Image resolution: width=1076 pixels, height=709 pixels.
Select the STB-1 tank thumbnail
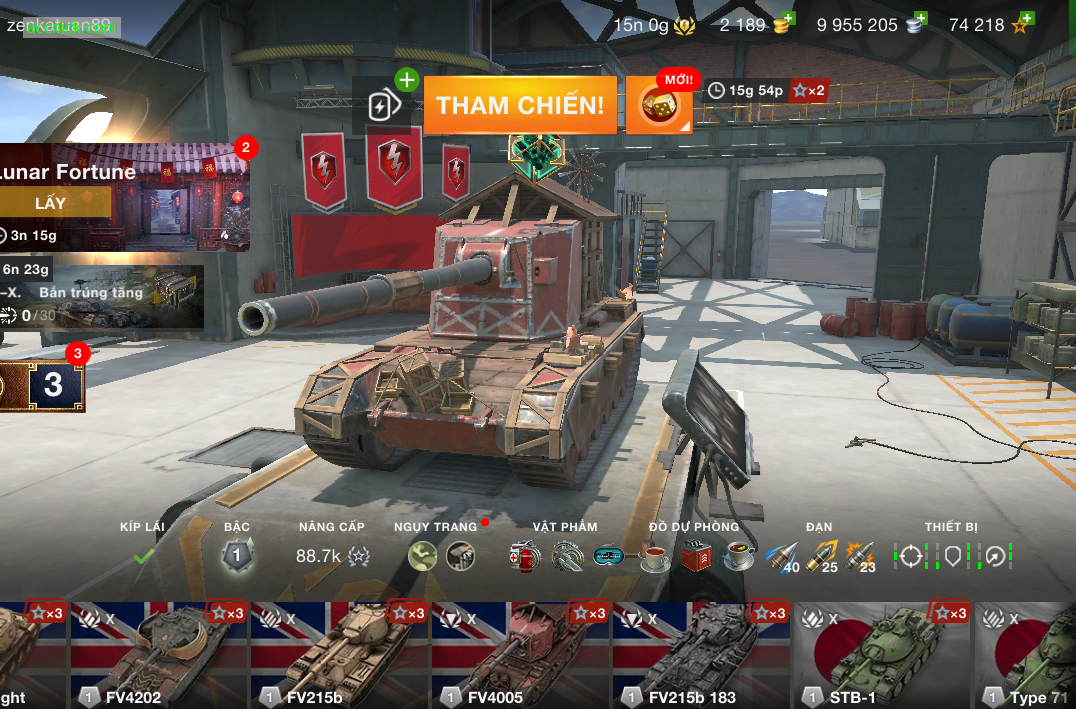coord(882,655)
